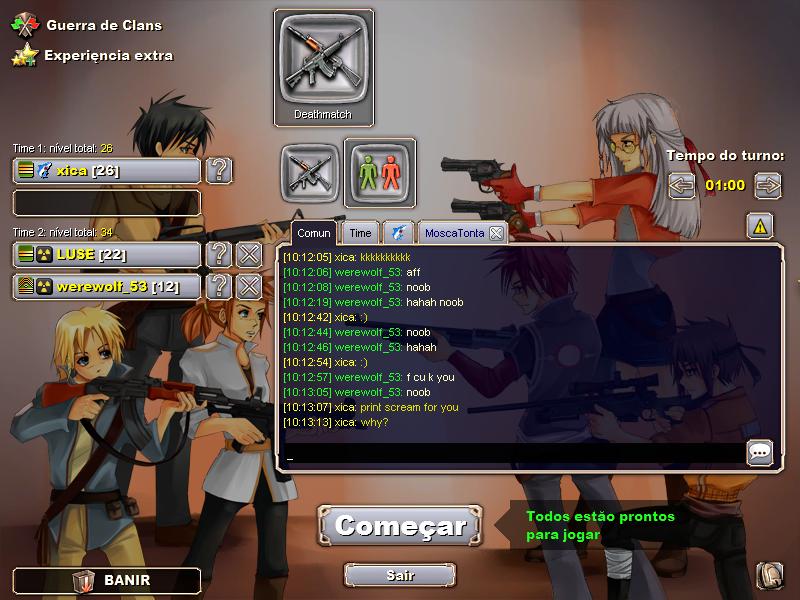Viewport: 800px width, 600px height.
Task: View info for player xica
Action: point(219,170)
